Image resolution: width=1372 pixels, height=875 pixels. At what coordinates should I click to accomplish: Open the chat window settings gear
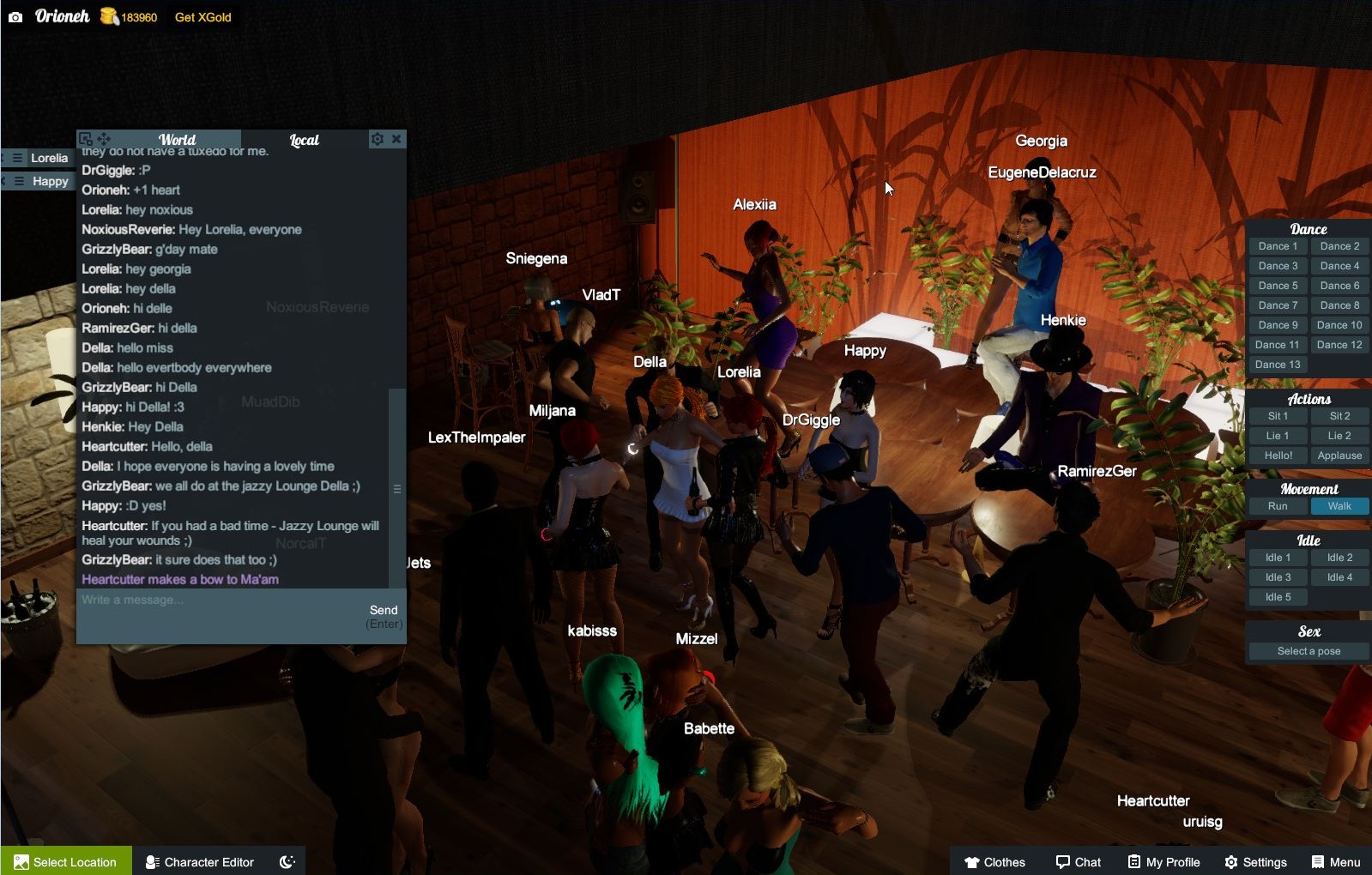point(378,138)
